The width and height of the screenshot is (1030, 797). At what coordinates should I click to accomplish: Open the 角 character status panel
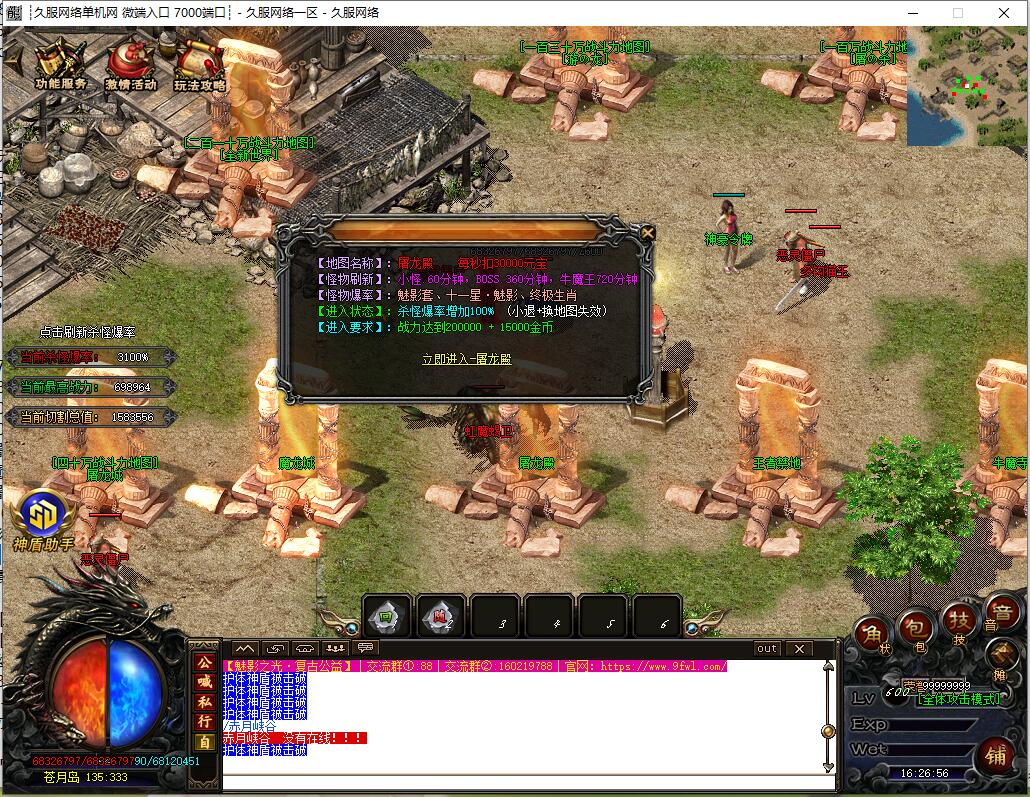(874, 635)
